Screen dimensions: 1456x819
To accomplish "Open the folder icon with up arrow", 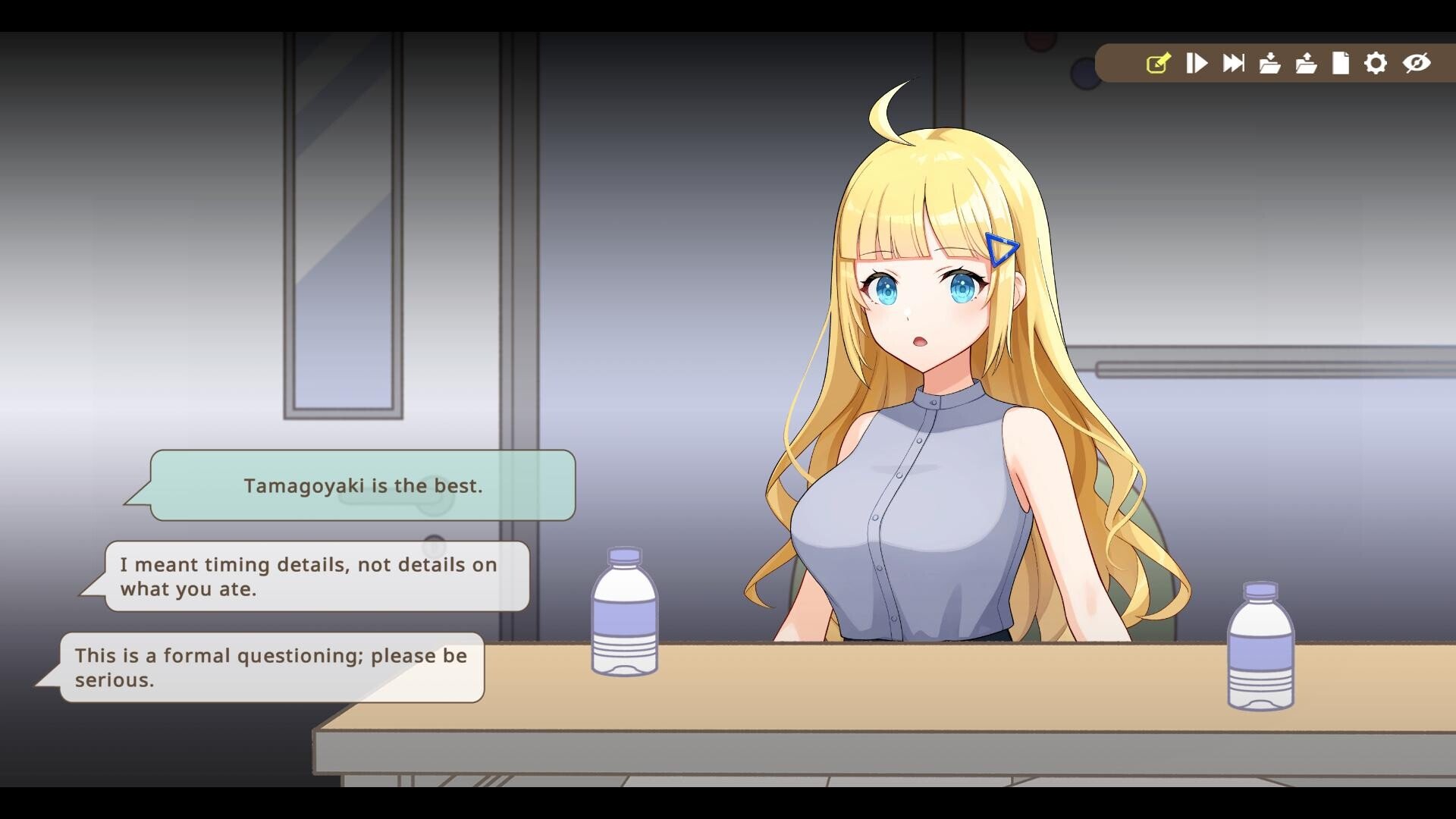I will pos(1306,63).
